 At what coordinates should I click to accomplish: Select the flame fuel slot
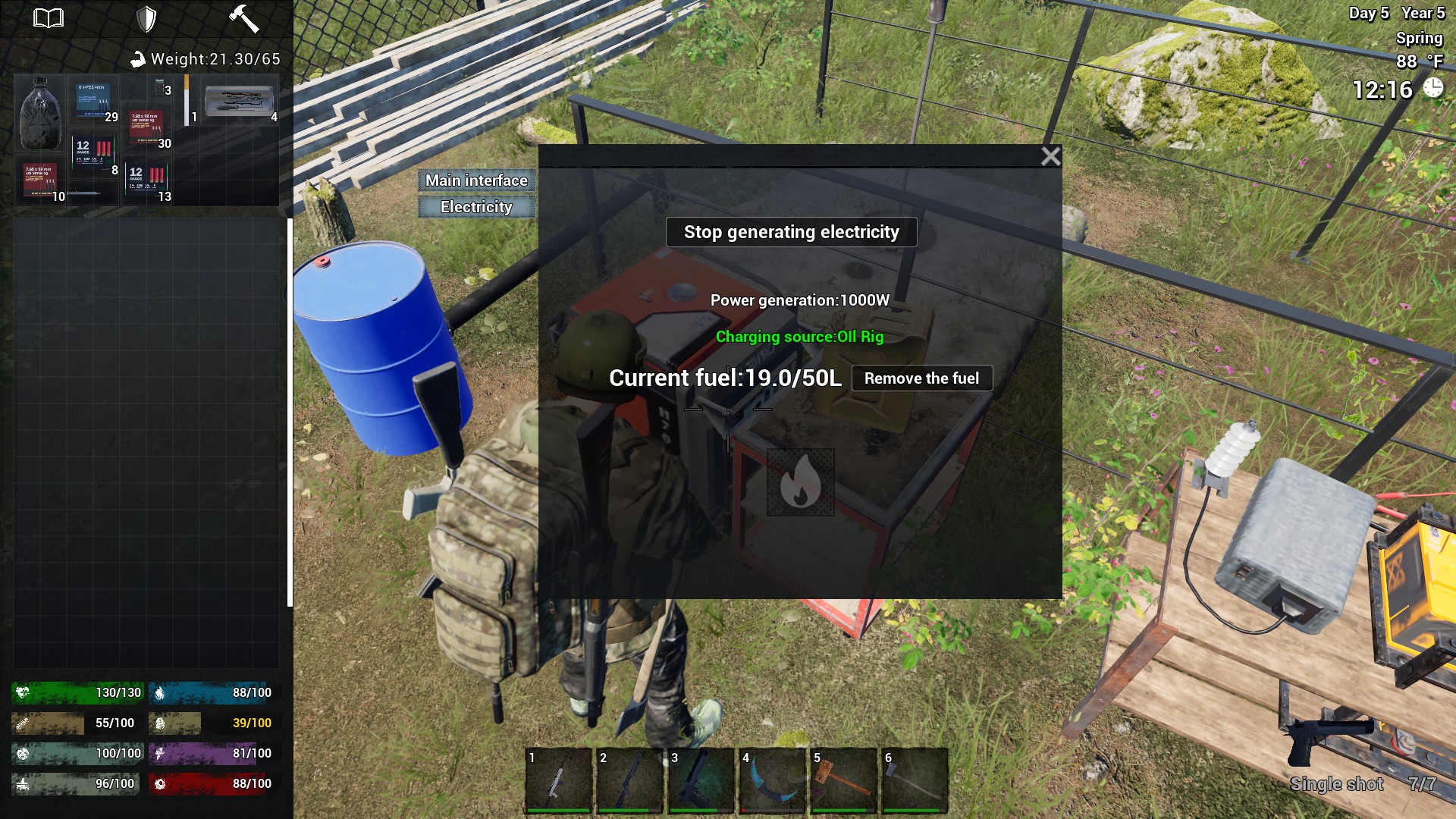800,482
